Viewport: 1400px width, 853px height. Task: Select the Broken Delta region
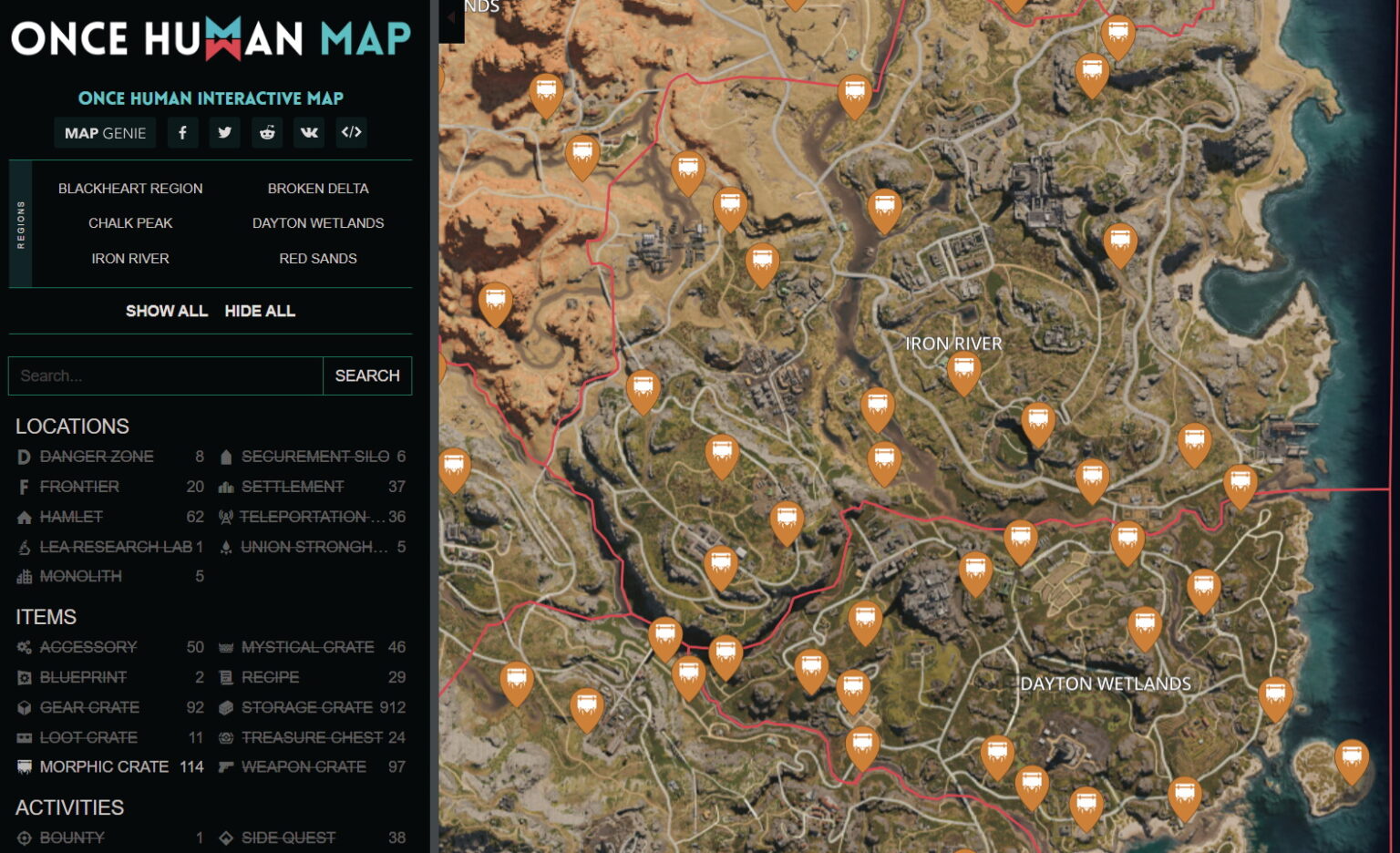318,189
